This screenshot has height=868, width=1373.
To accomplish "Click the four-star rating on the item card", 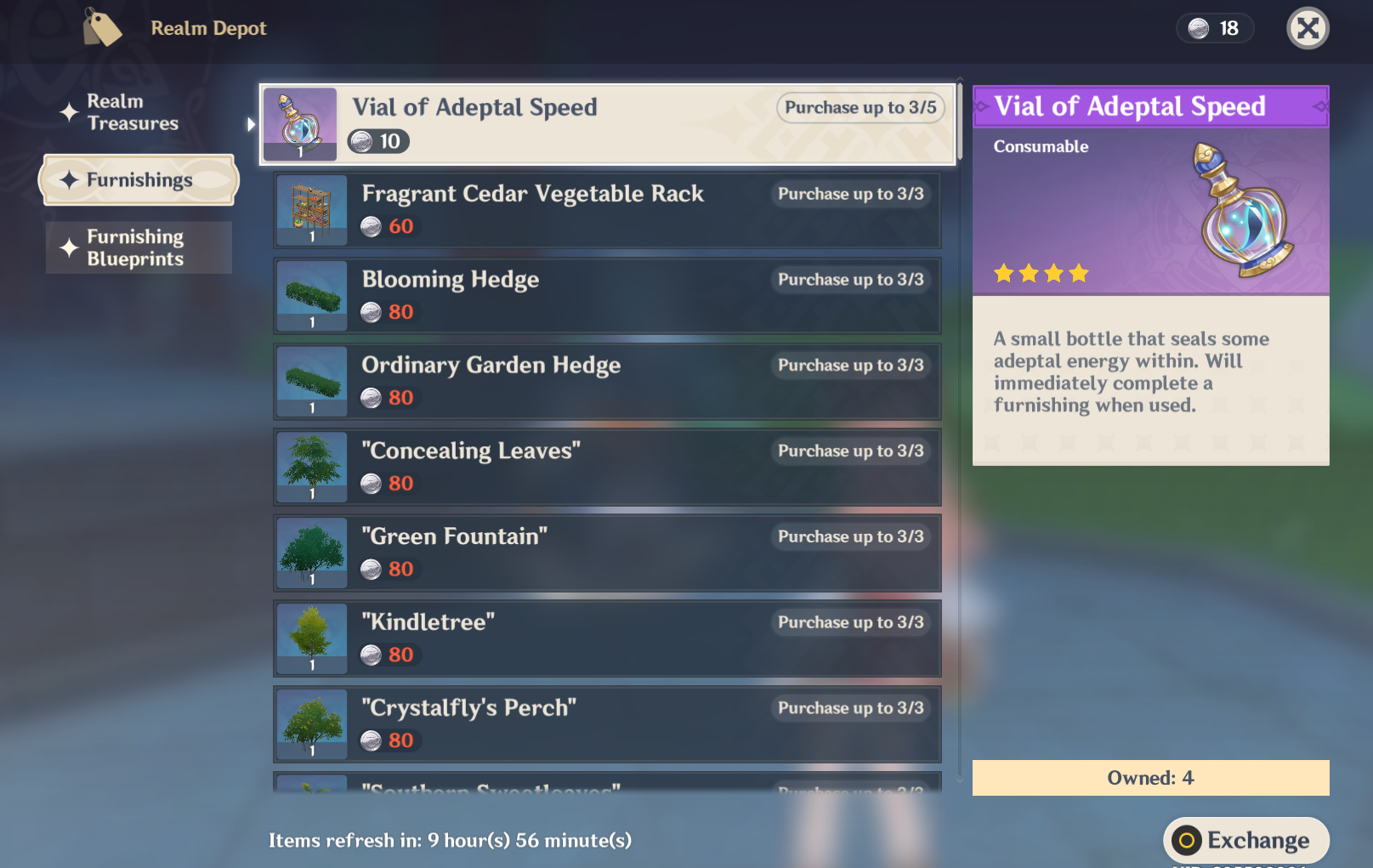I will tap(1041, 273).
